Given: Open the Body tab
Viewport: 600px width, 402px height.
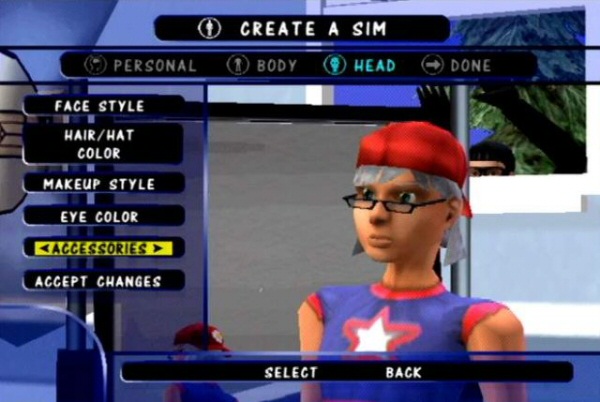Looking at the screenshot, I should [262, 66].
